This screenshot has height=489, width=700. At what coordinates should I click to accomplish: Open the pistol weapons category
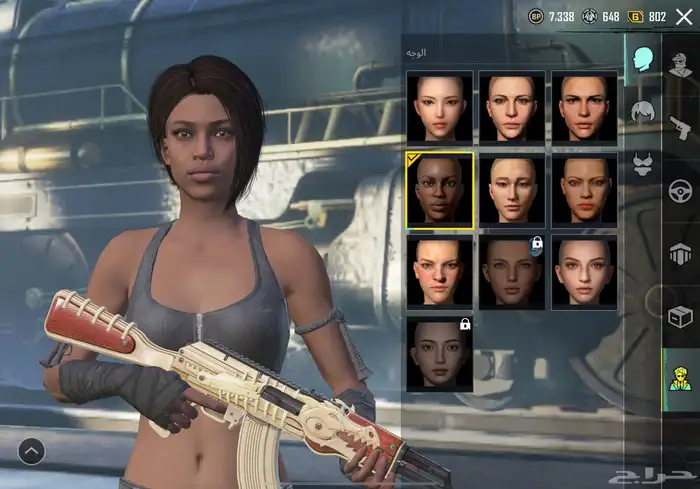coord(681,126)
